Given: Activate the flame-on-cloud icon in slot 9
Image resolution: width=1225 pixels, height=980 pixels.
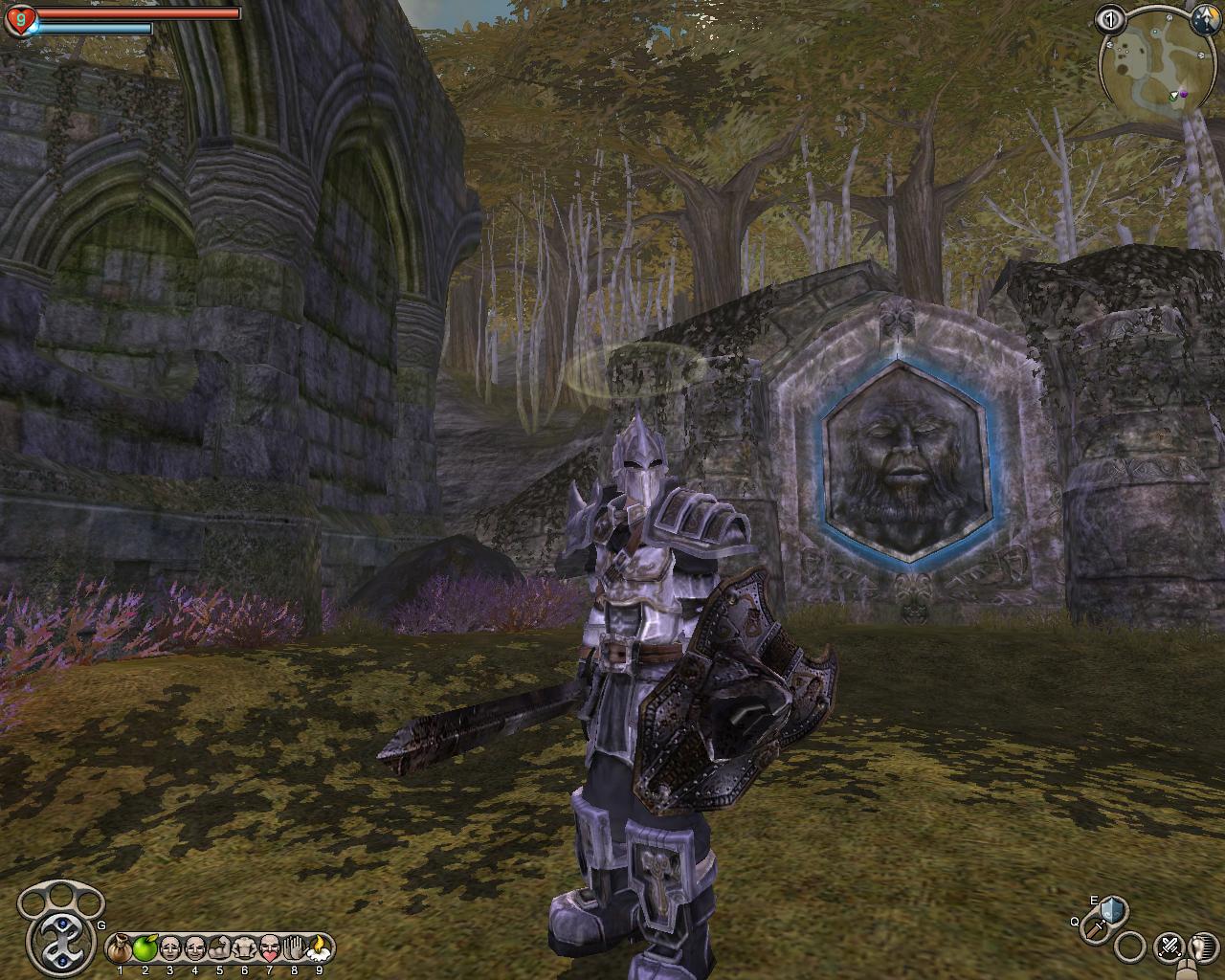Looking at the screenshot, I should coord(319,948).
